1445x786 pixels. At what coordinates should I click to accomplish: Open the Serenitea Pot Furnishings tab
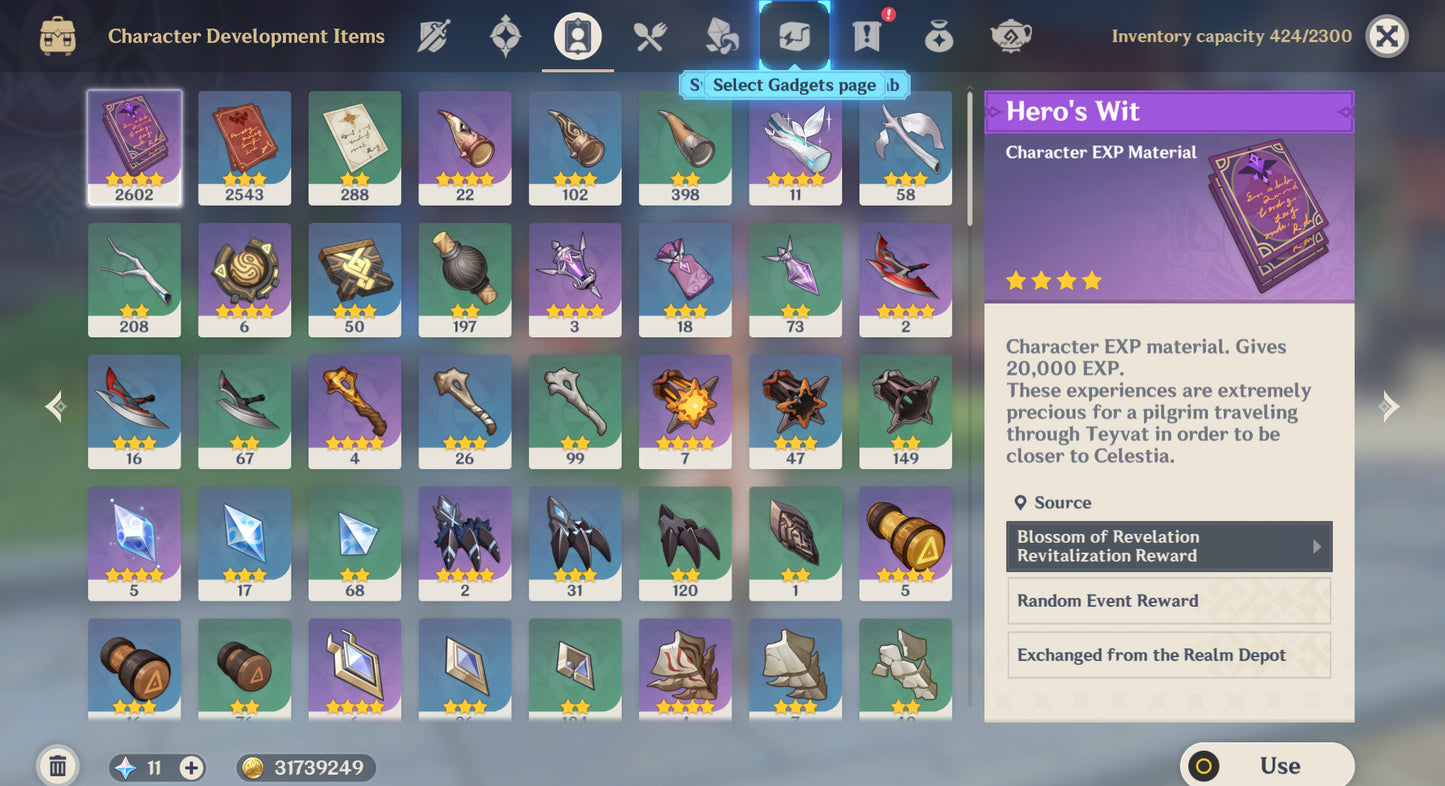point(1010,35)
